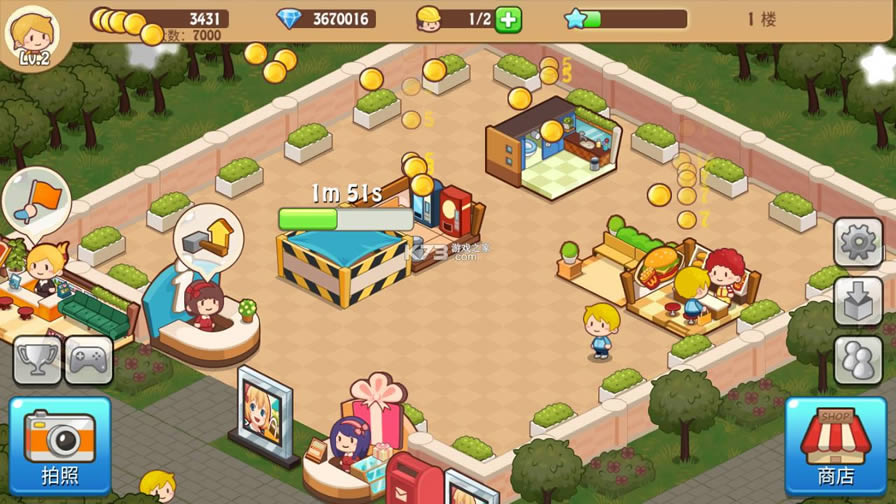The width and height of the screenshot is (896, 504).
Task: Open the storage box download button
Action: 857,301
